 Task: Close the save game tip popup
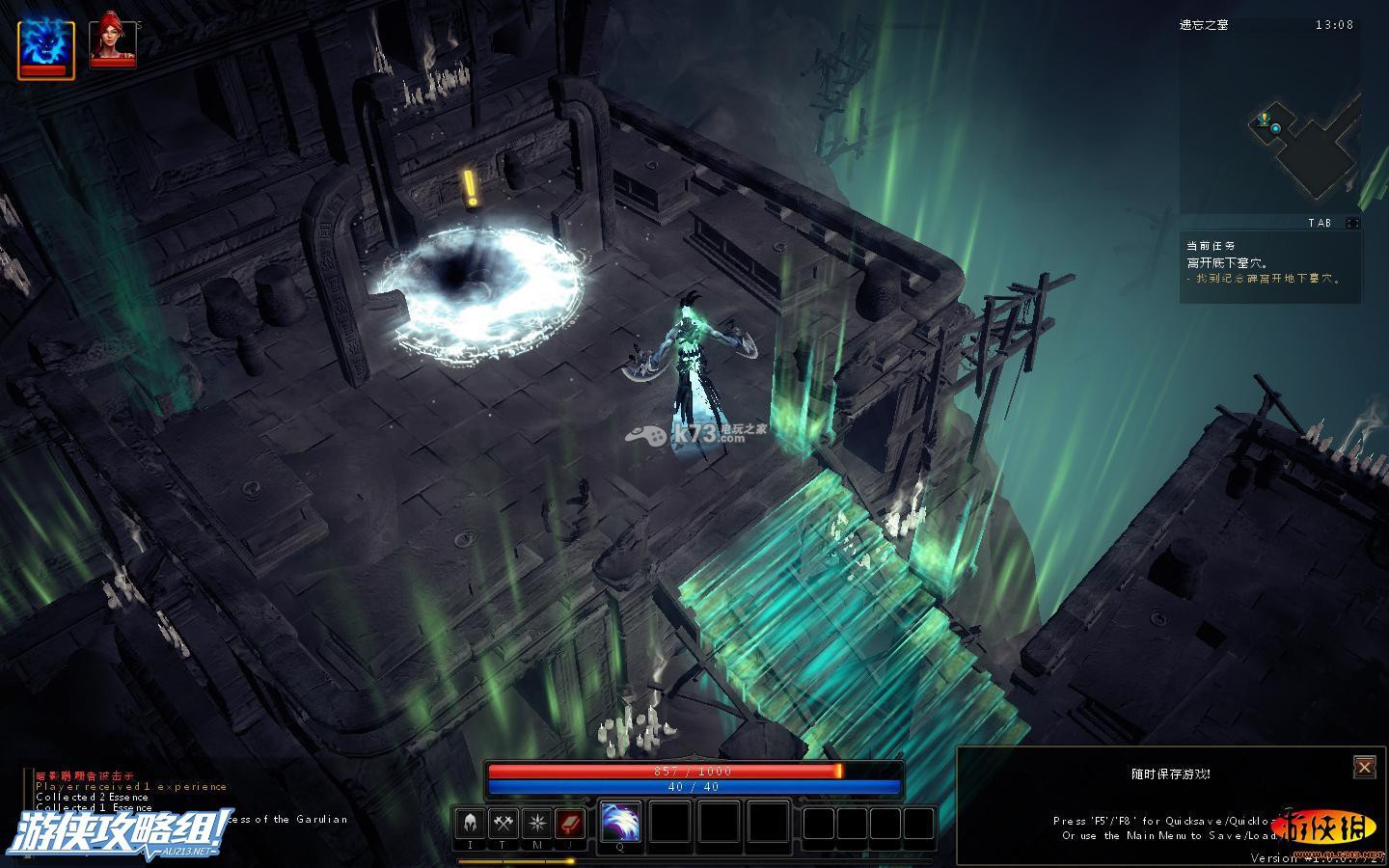(x=1364, y=767)
